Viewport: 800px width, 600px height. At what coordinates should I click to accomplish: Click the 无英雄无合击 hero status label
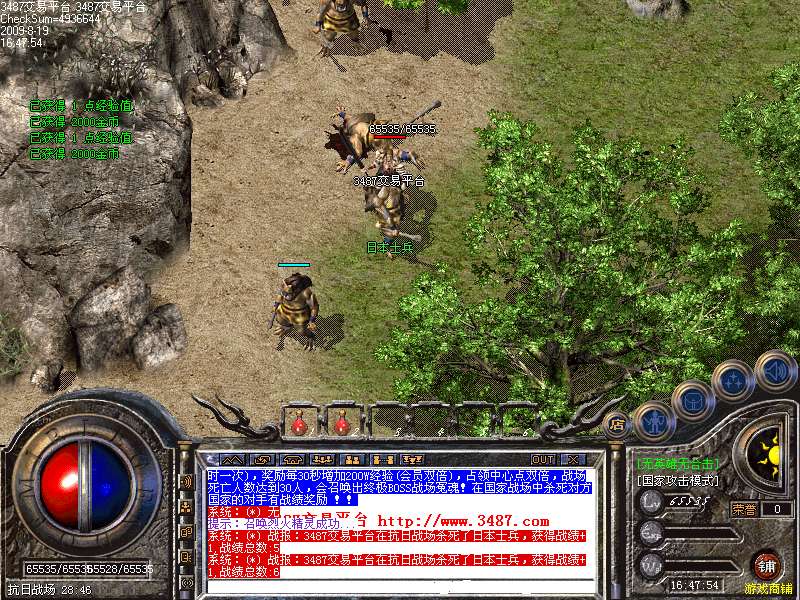(678, 463)
